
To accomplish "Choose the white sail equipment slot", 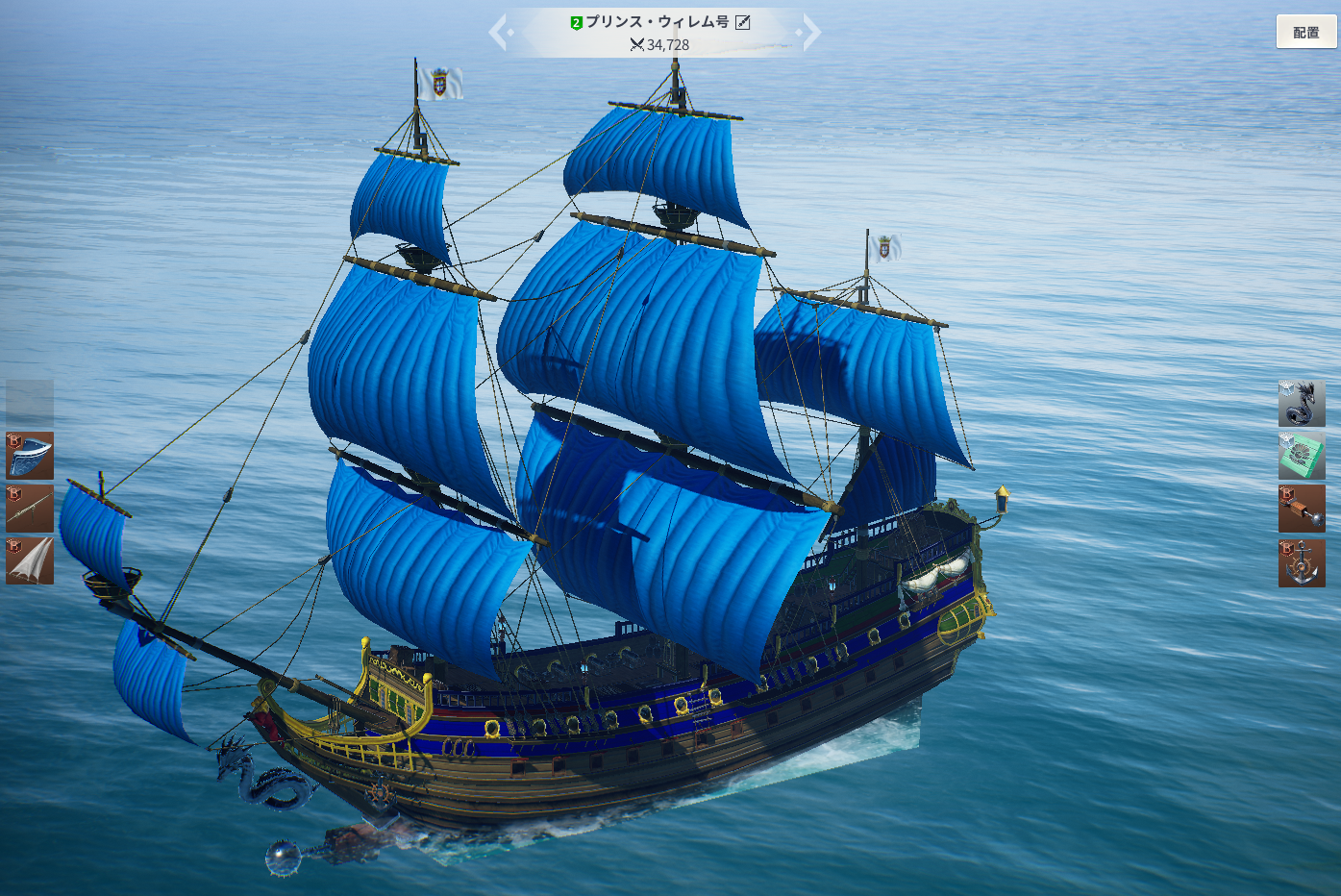I will coord(30,561).
